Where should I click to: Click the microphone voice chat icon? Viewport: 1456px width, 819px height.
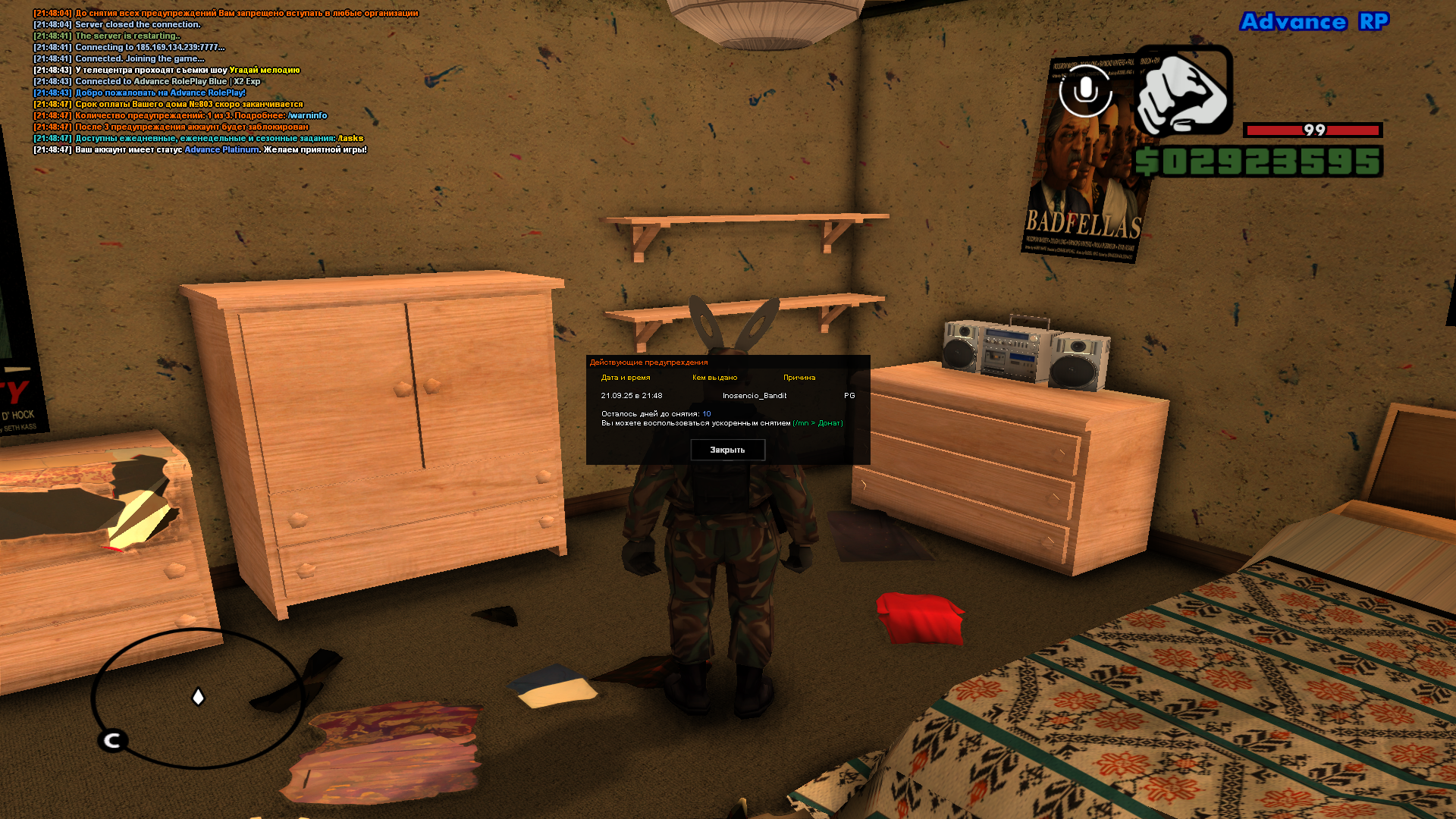click(1085, 91)
